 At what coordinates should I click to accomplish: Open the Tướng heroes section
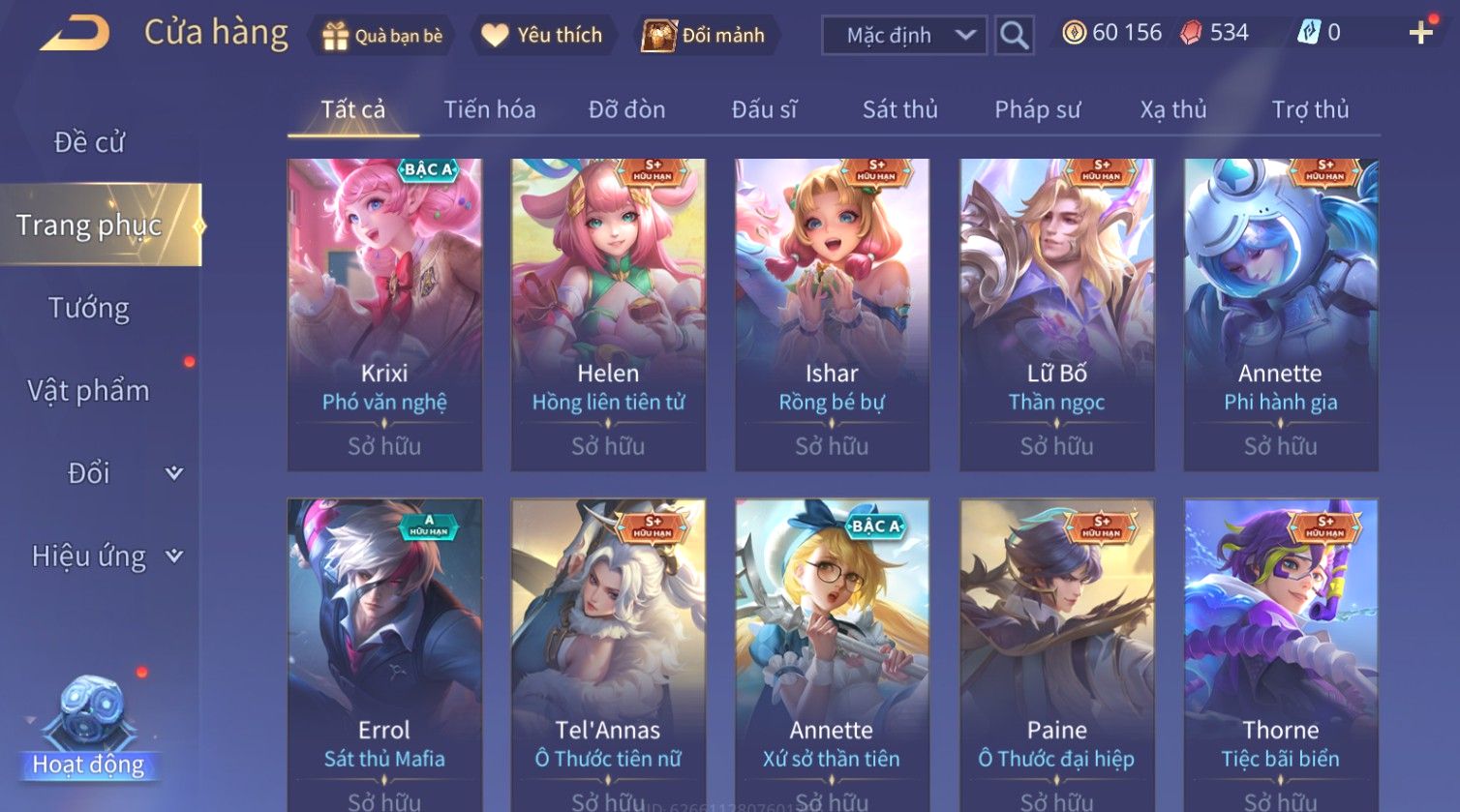(89, 308)
